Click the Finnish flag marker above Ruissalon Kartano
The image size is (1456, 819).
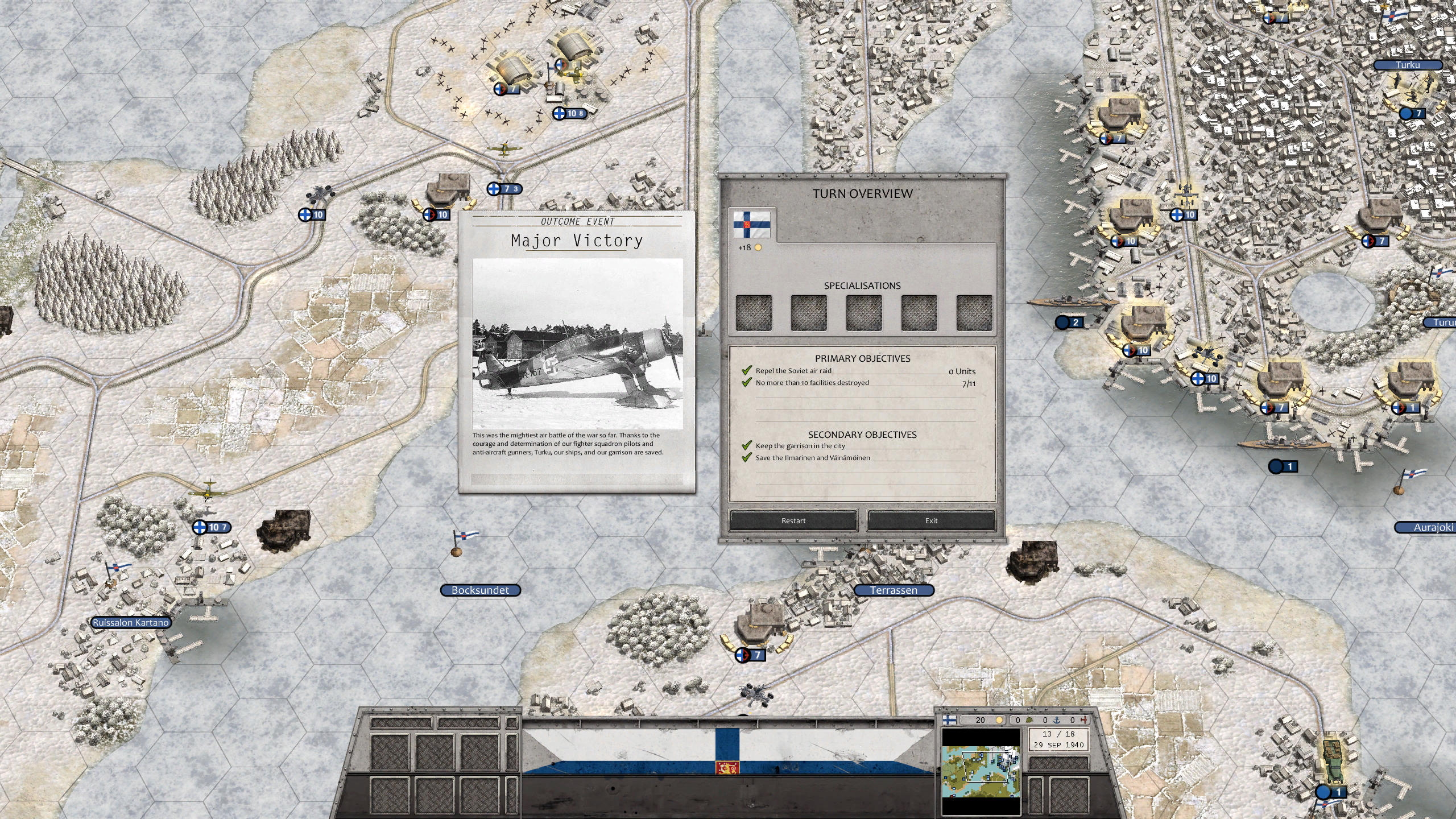(115, 568)
